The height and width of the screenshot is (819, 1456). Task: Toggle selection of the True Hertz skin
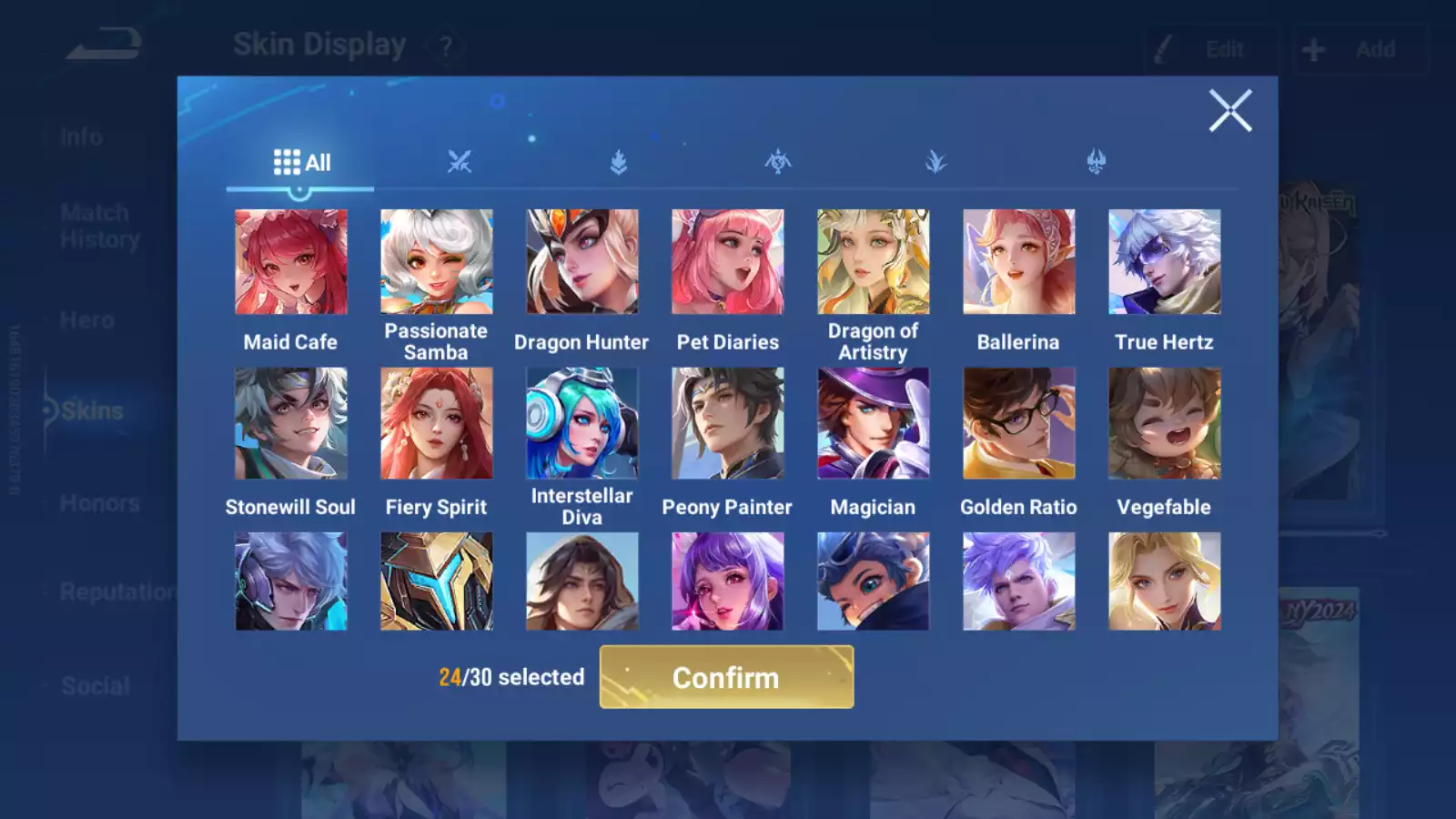(x=1165, y=261)
